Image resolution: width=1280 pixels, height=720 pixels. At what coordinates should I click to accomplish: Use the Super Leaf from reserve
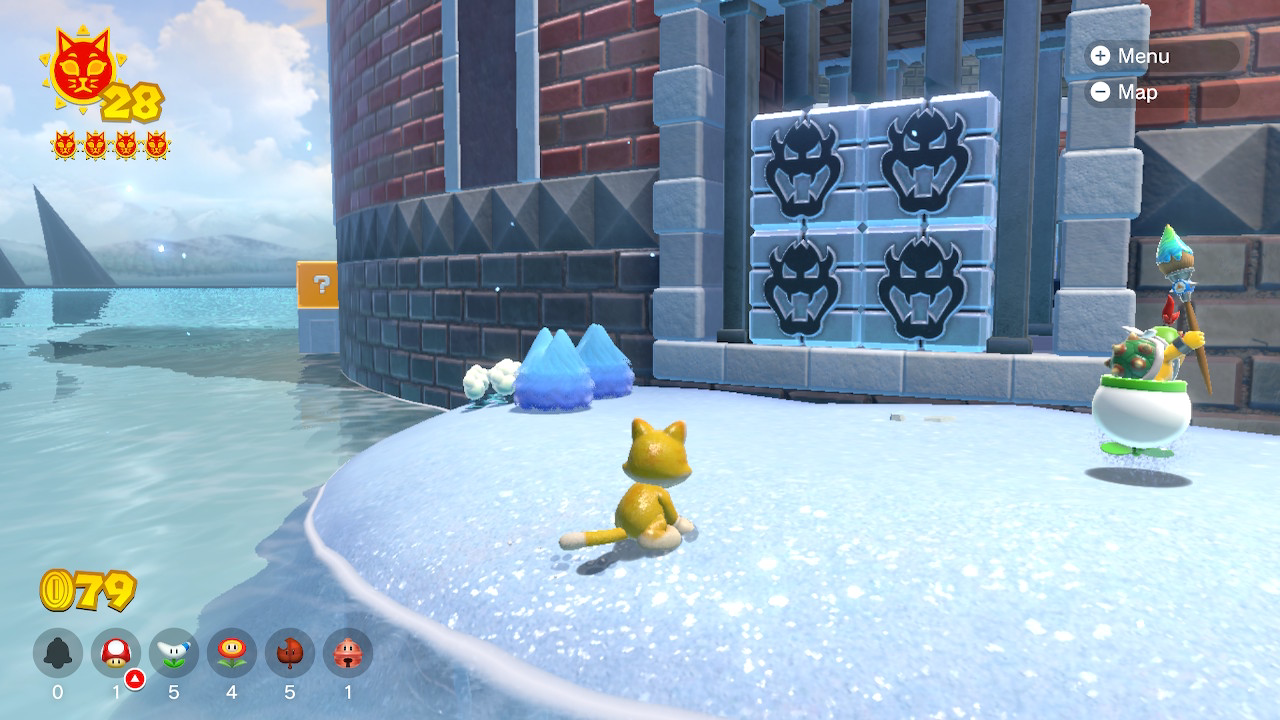(x=290, y=653)
